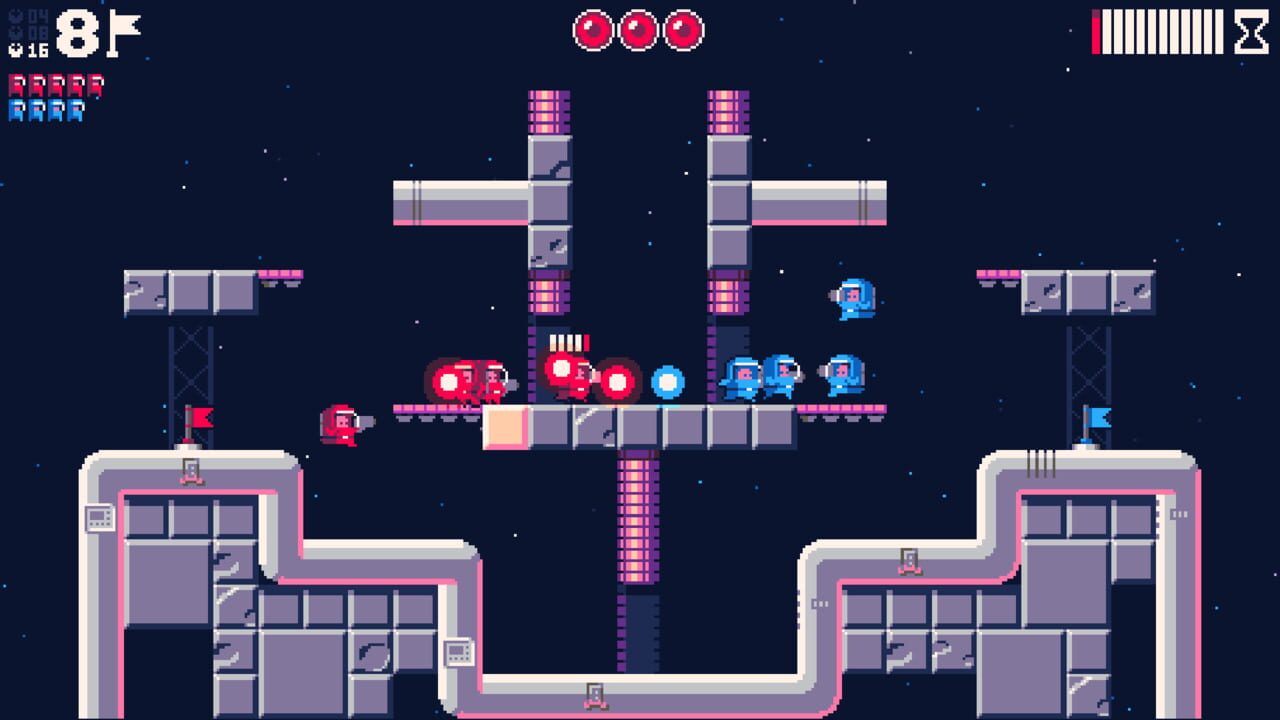
Task: Click the terminal screen near the lower left wall
Action: click(459, 652)
